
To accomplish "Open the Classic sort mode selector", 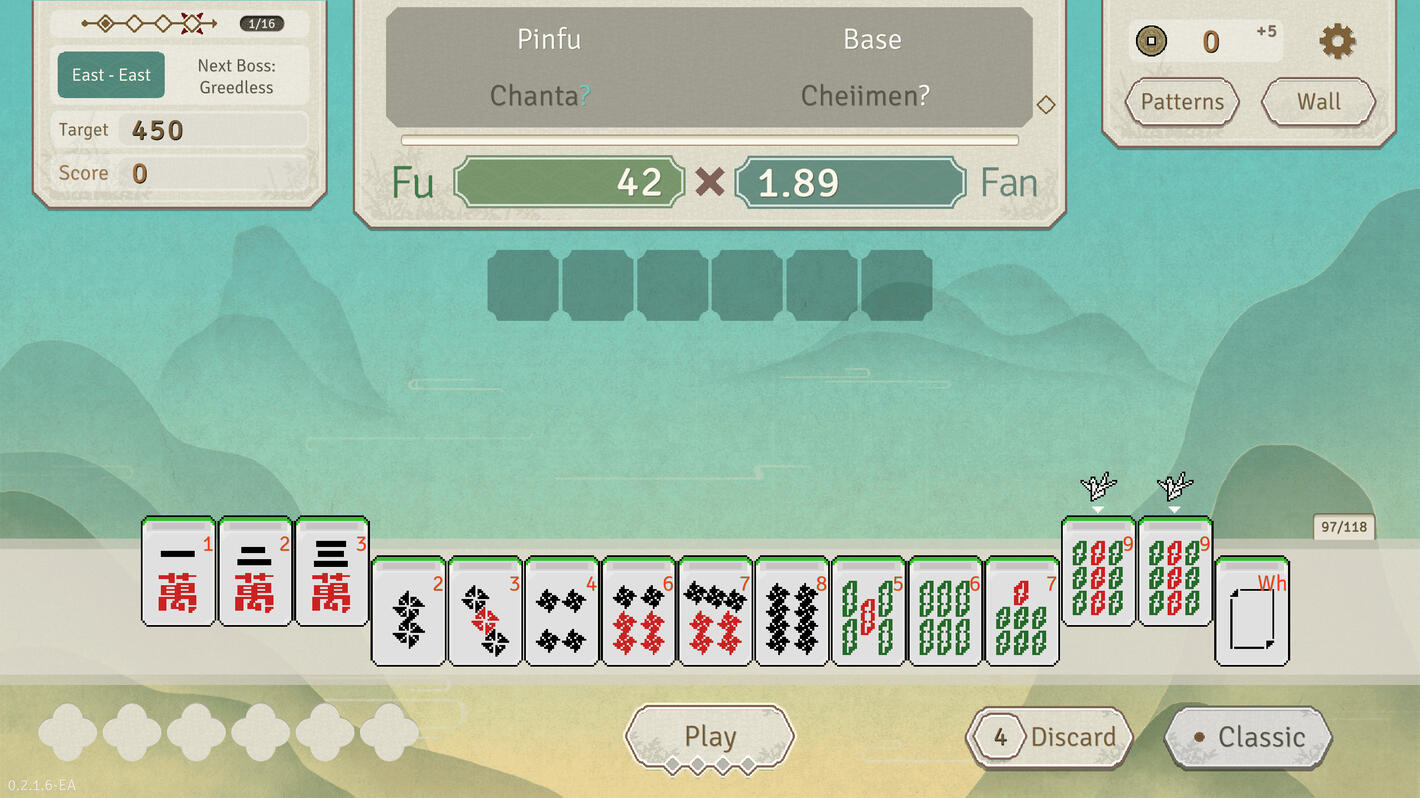I will [1247, 736].
